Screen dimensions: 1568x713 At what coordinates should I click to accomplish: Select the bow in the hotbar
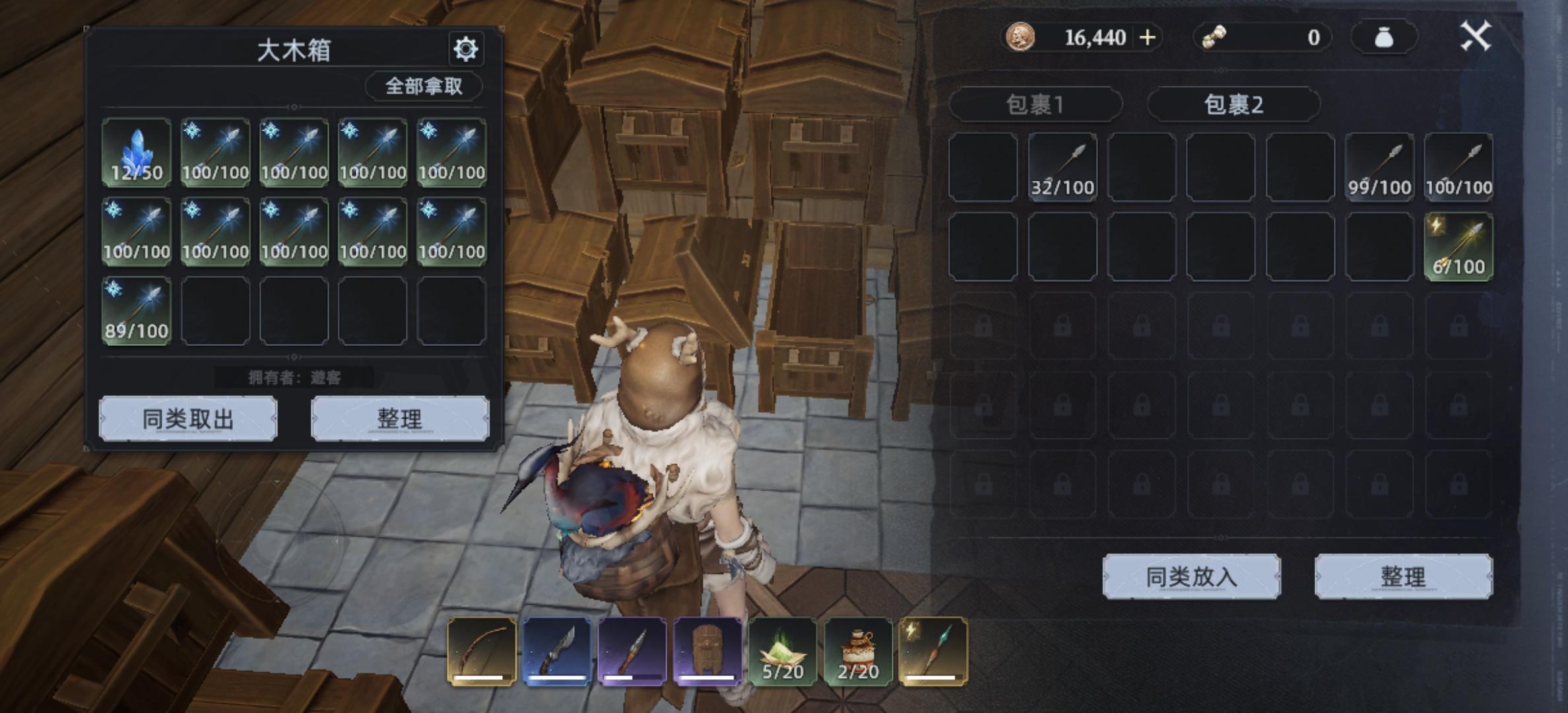(x=481, y=652)
